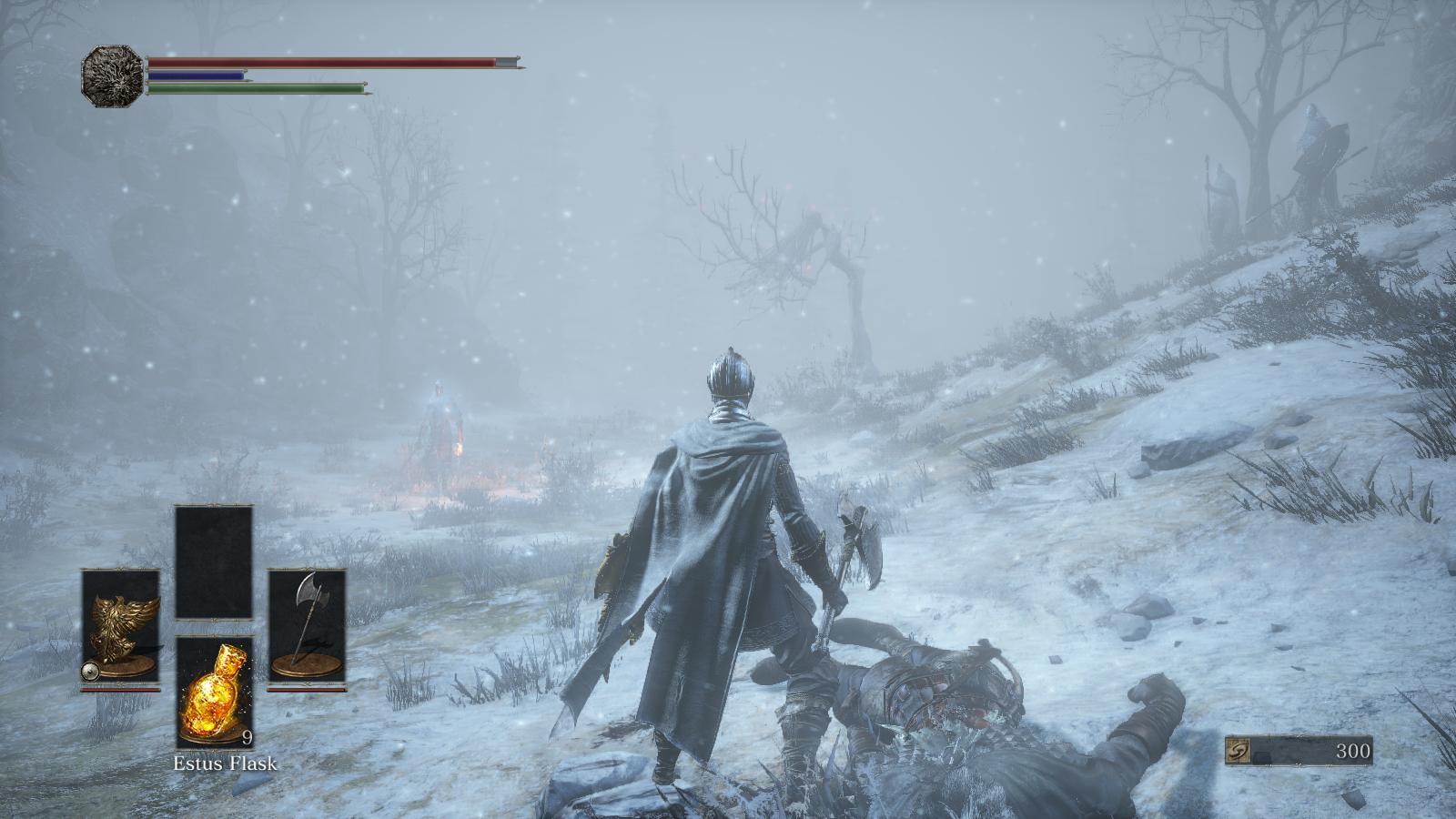The height and width of the screenshot is (819, 1456).
Task: Select the empty attunement spell slot
Action: point(212,560)
